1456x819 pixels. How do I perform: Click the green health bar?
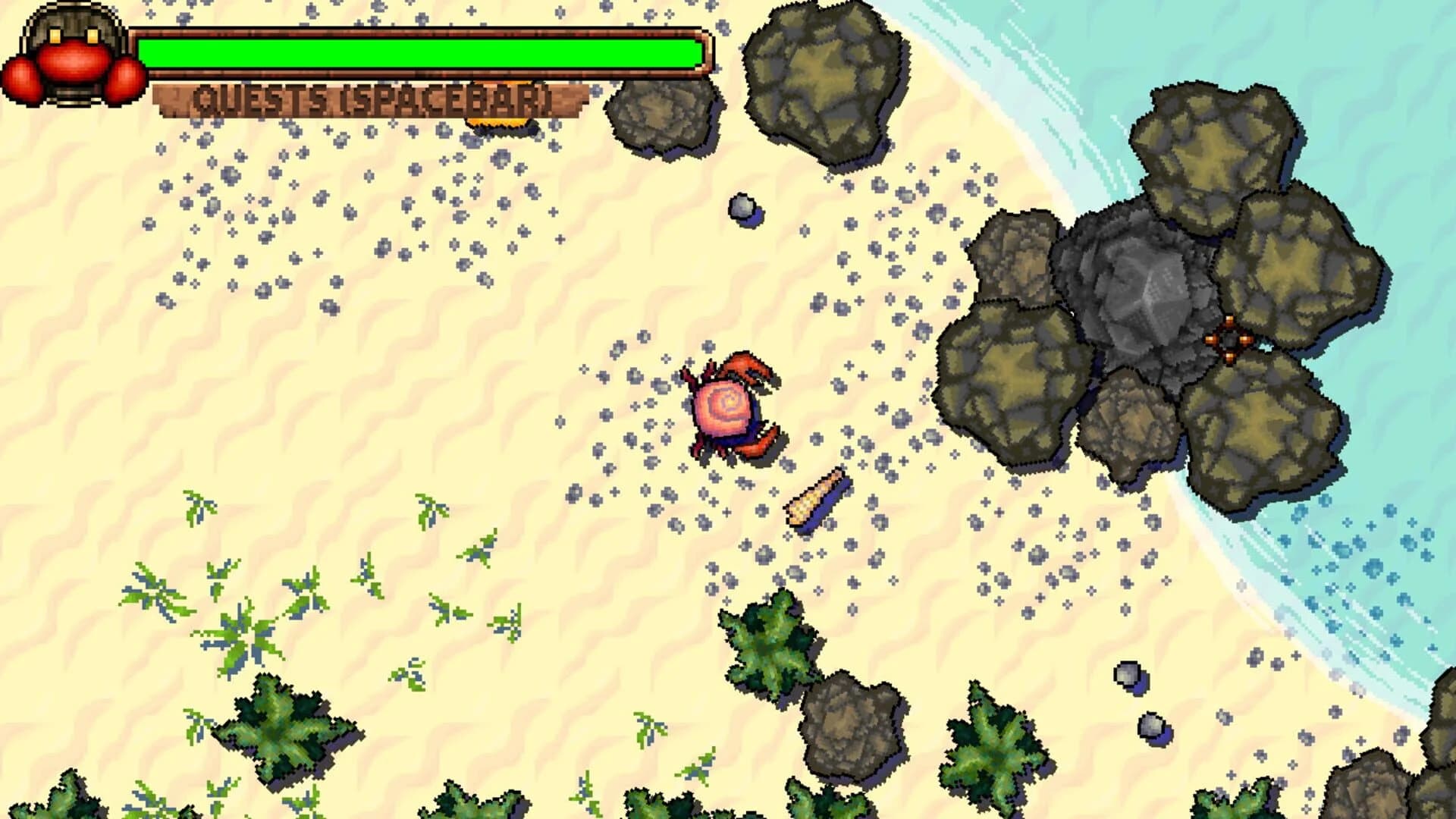point(421,52)
